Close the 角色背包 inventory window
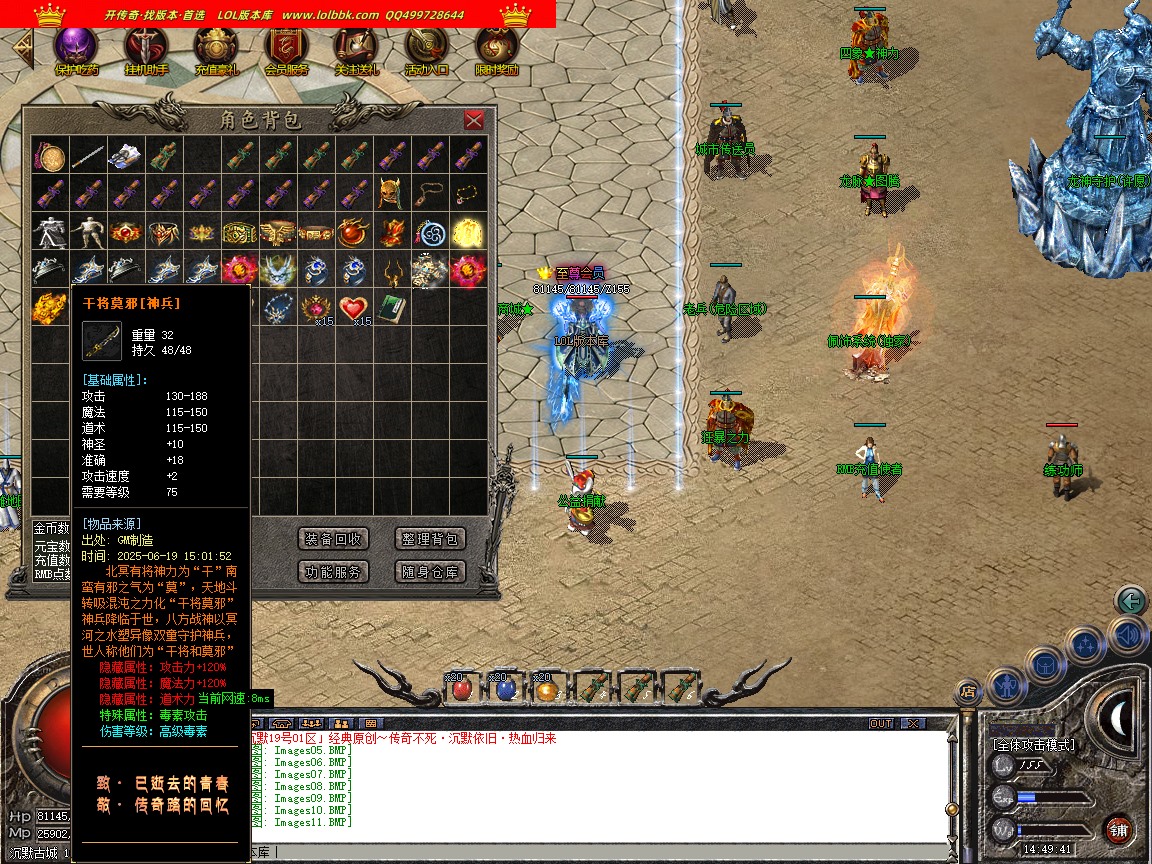This screenshot has height=864, width=1152. pyautogui.click(x=474, y=120)
